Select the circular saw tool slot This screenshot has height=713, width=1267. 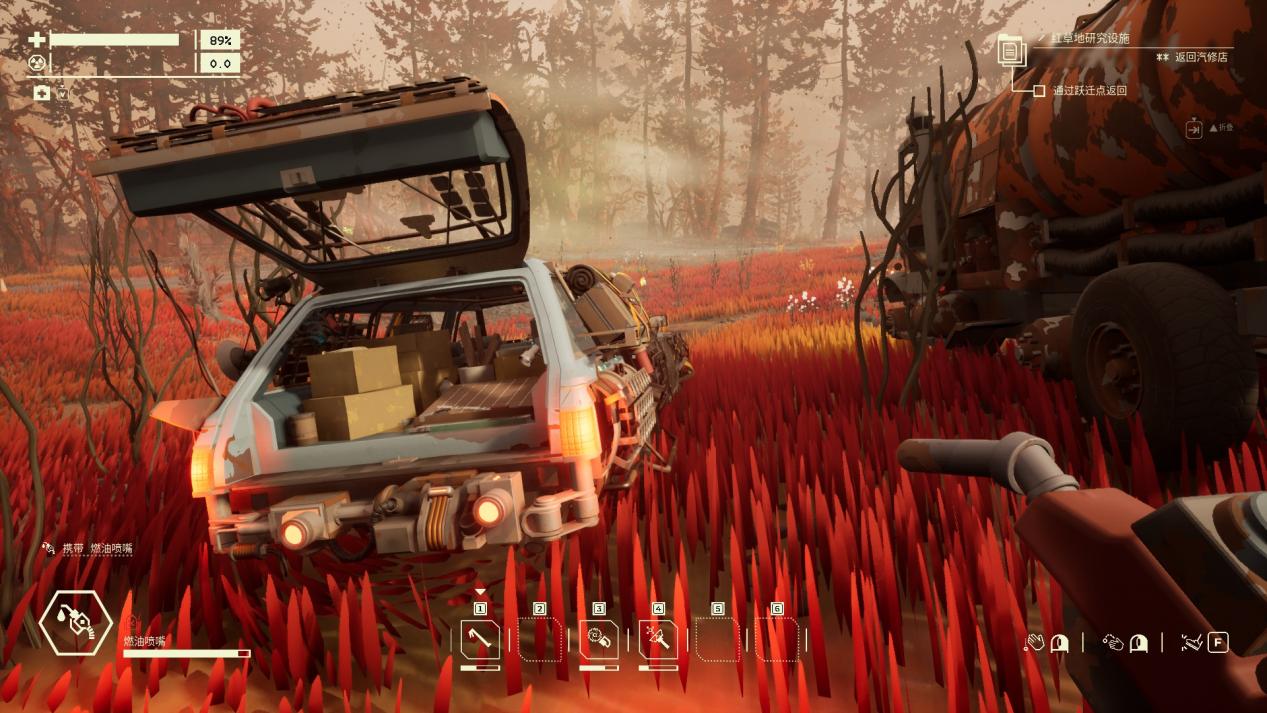coord(599,639)
